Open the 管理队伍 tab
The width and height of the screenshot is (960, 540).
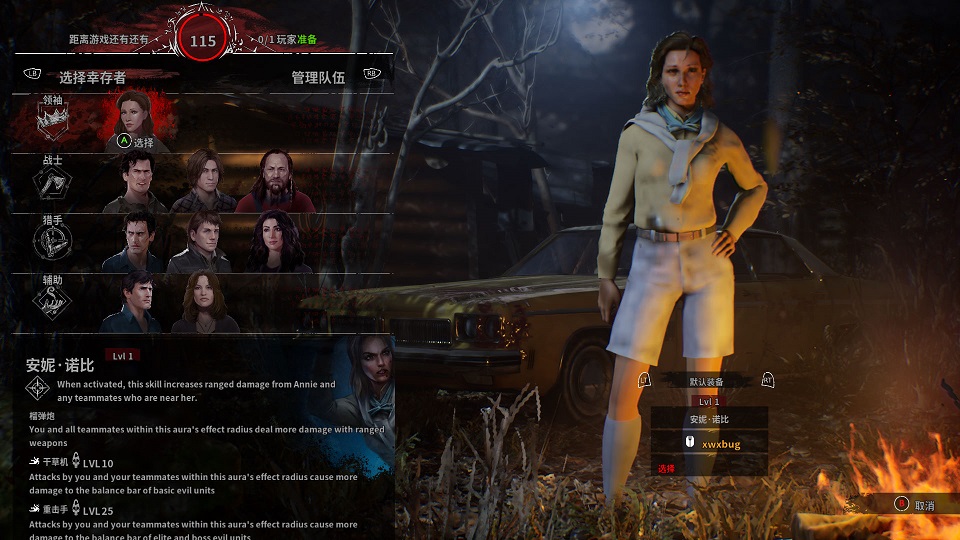point(318,77)
